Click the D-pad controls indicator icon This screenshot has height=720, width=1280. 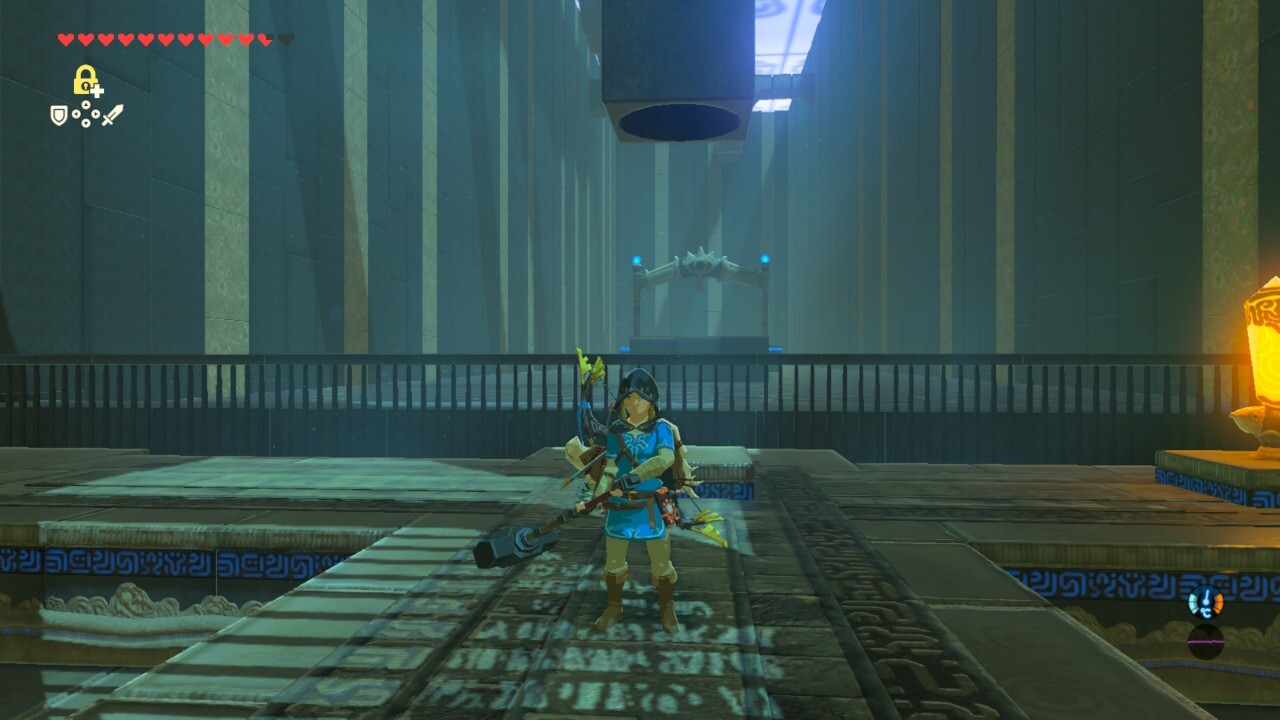[x=86, y=114]
